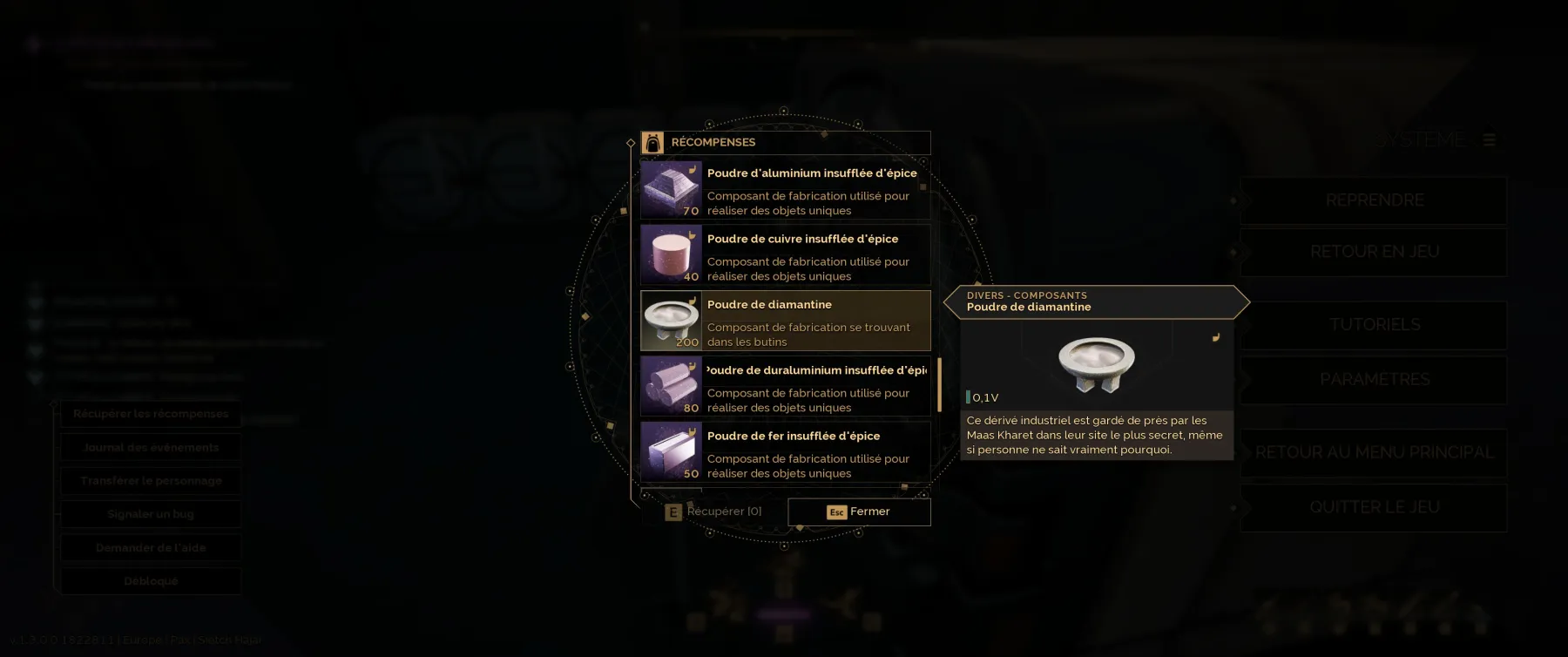The image size is (1568, 657).
Task: Click REPRENDRE to resume
Action: tap(1375, 200)
